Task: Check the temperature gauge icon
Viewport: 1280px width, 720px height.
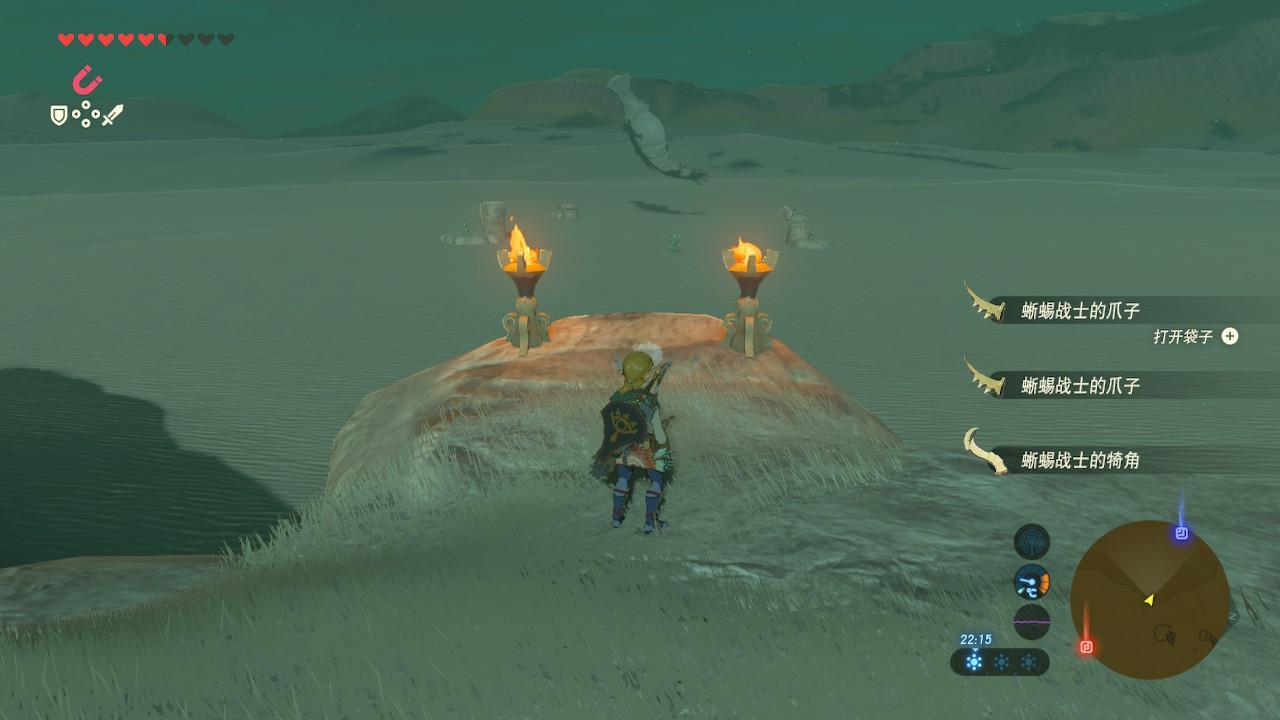Action: [x=1031, y=581]
